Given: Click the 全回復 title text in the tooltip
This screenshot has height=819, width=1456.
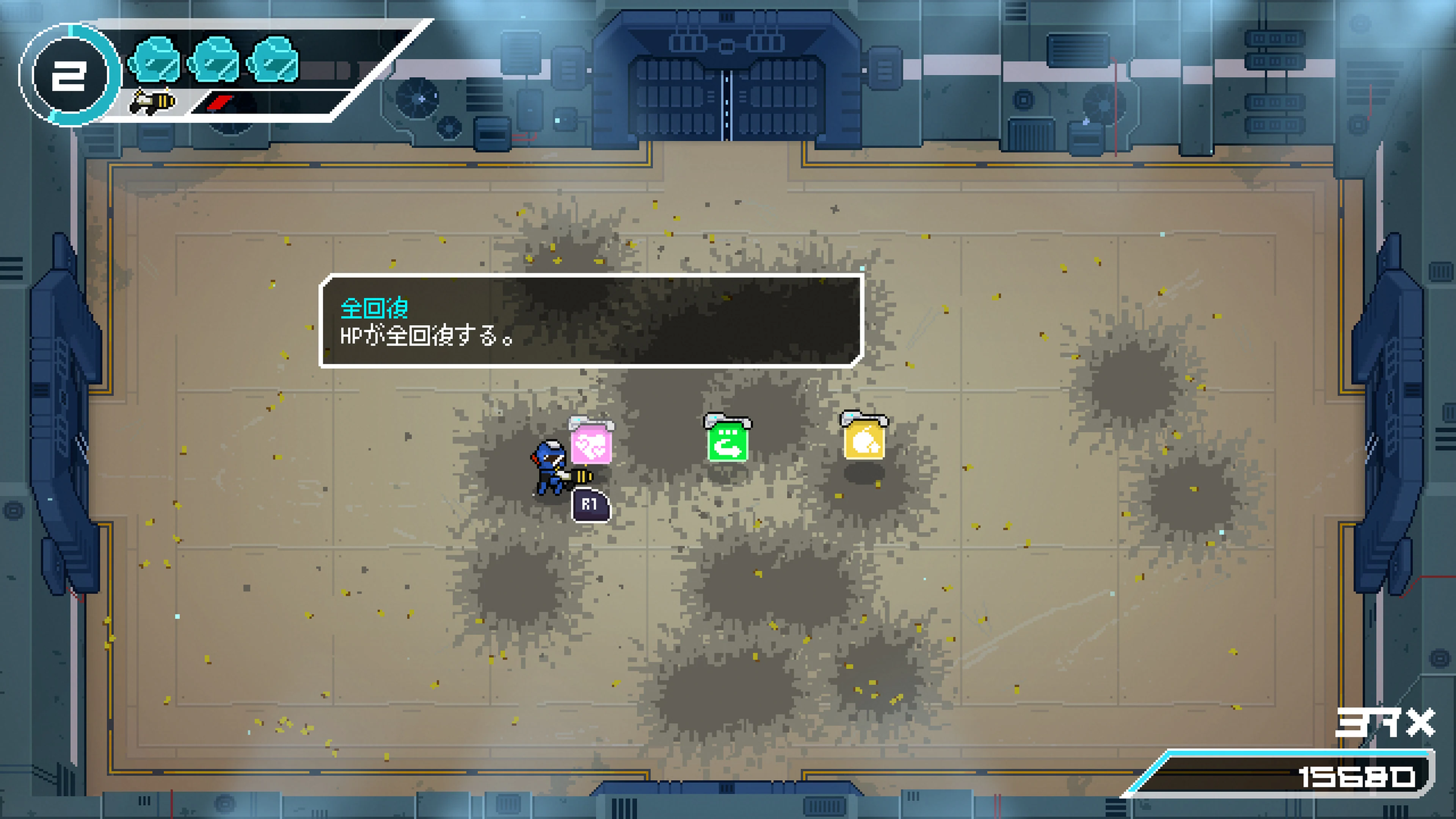Looking at the screenshot, I should point(376,309).
